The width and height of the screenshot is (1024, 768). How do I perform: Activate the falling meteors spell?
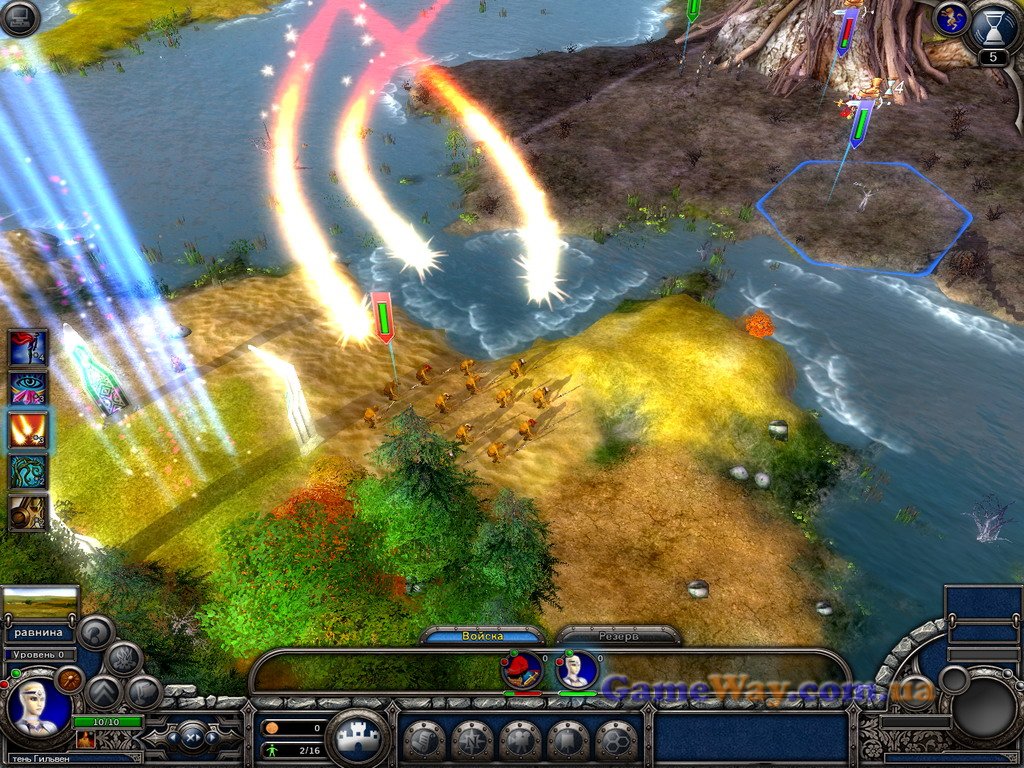(28, 430)
